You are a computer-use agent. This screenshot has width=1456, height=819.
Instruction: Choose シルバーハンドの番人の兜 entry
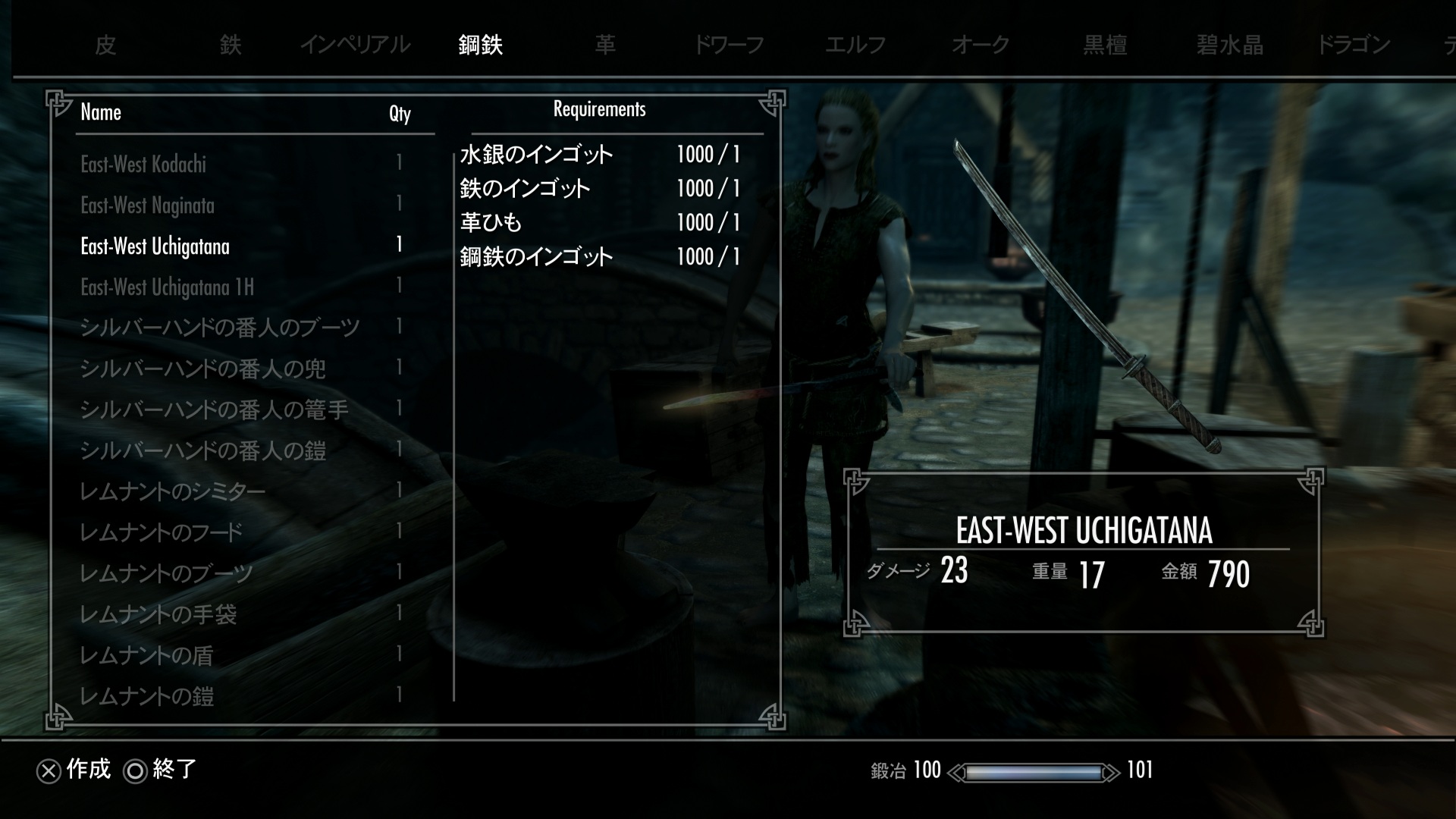pos(202,369)
